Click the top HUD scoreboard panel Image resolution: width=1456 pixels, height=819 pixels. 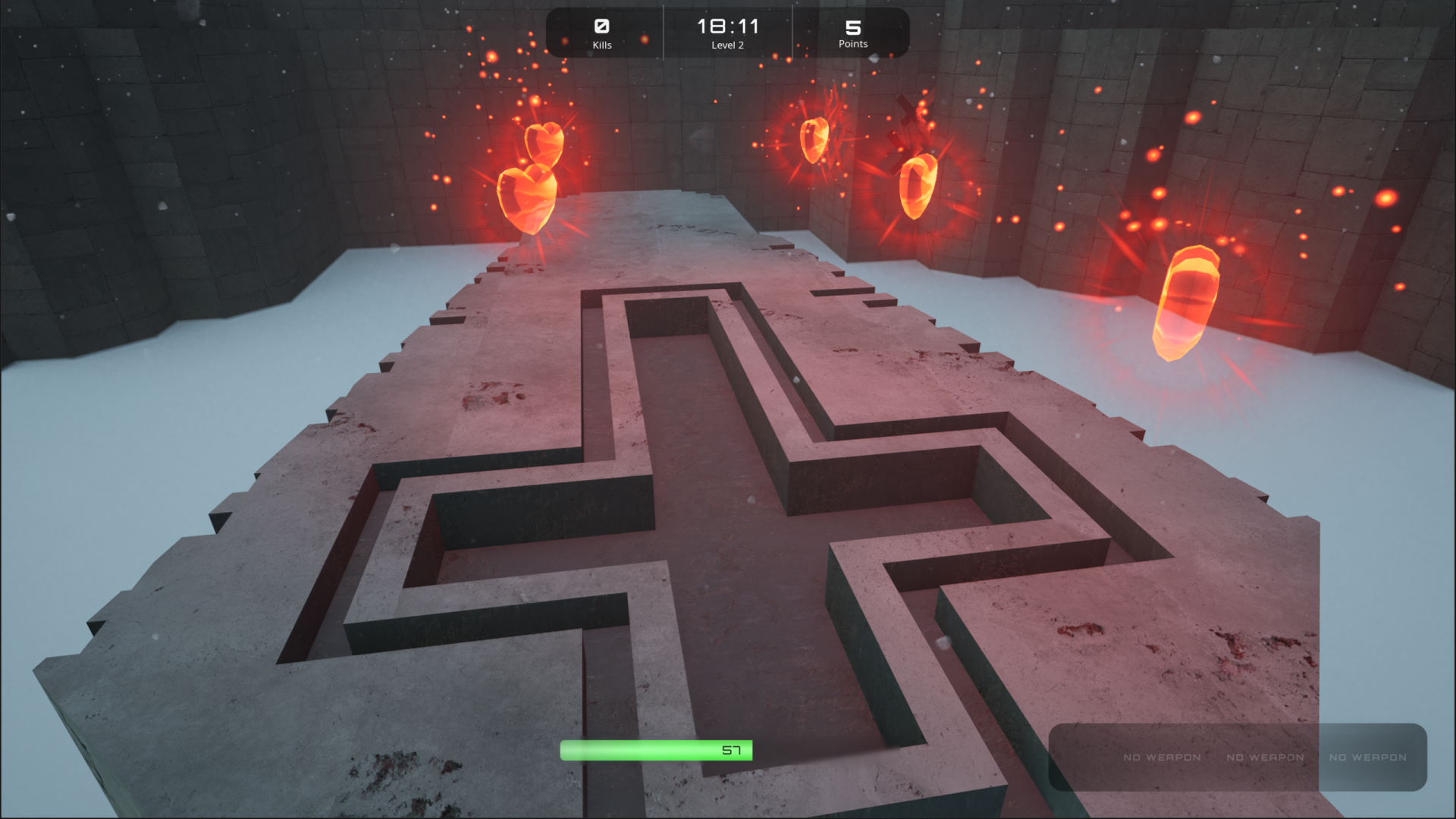click(x=727, y=33)
